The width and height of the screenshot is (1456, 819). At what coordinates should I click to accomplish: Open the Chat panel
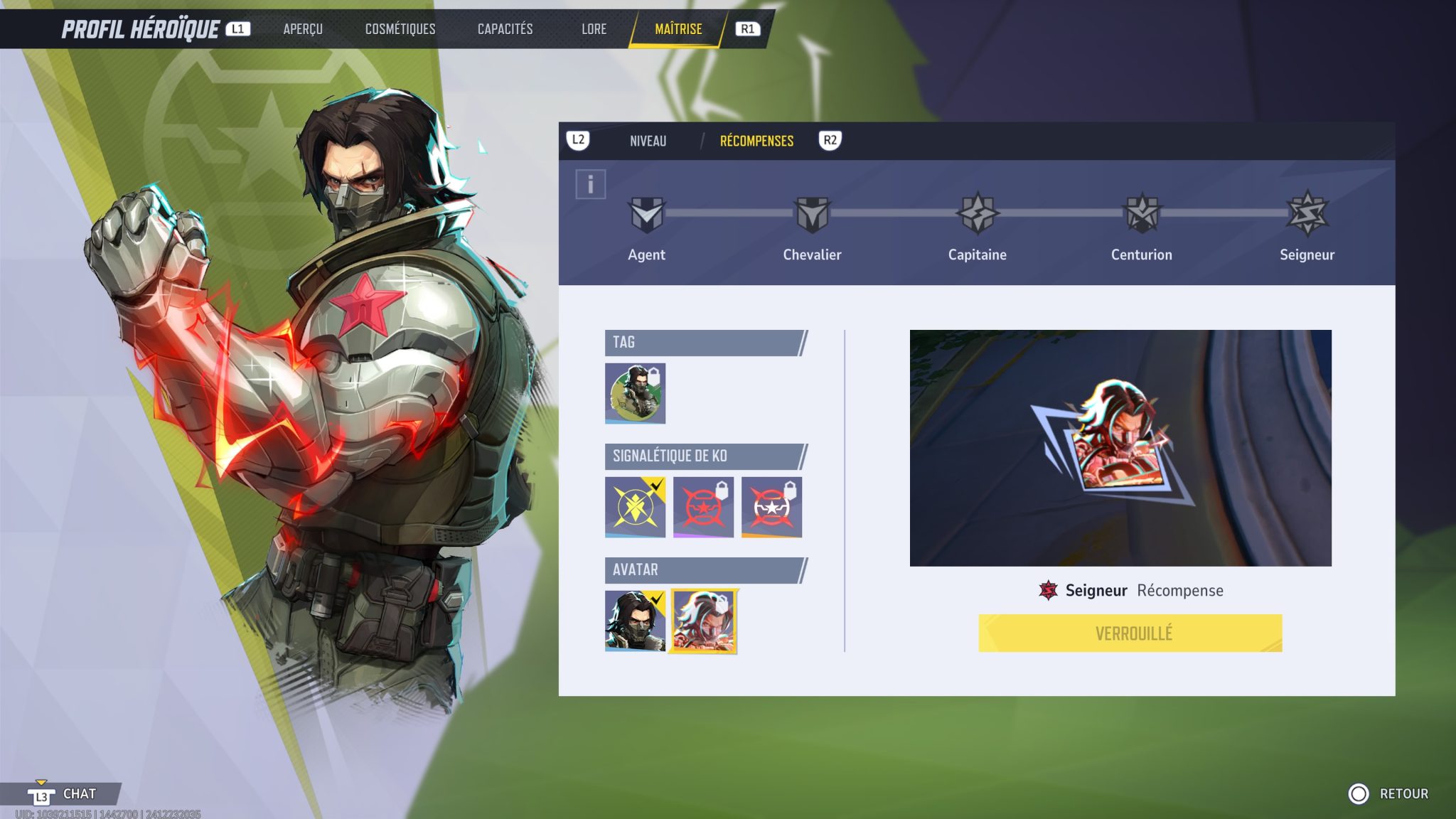pyautogui.click(x=69, y=794)
